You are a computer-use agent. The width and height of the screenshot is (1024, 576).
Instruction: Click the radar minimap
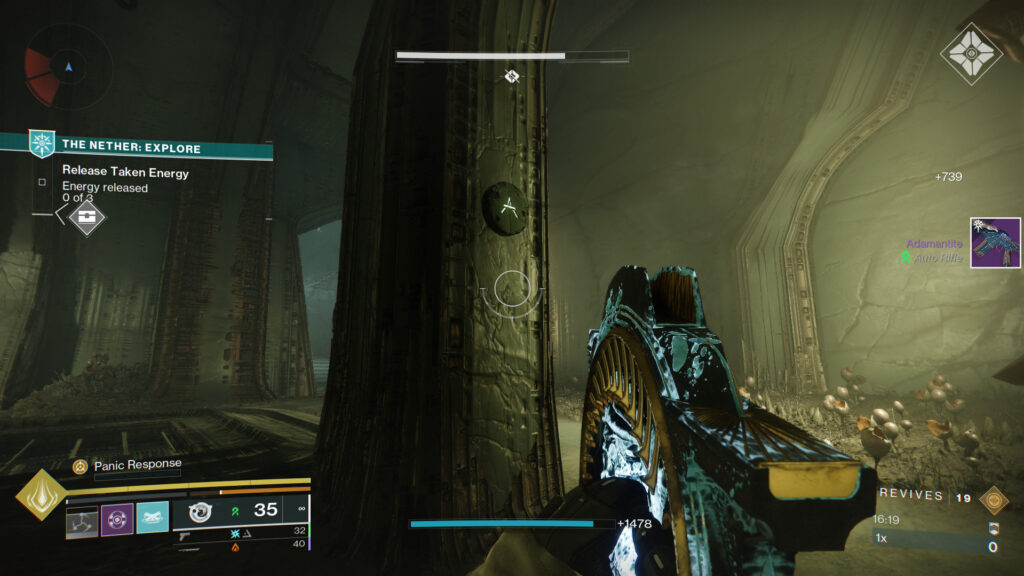[68, 67]
